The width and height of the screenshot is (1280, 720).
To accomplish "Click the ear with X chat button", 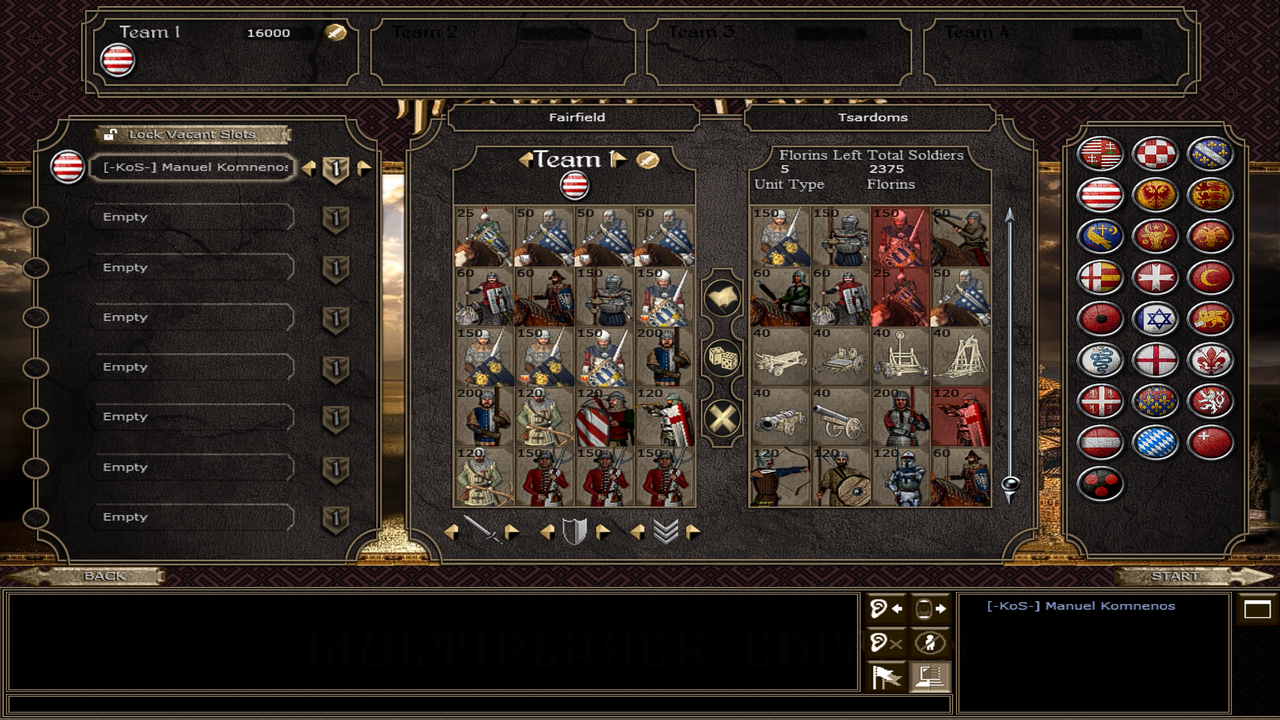I will (x=886, y=643).
